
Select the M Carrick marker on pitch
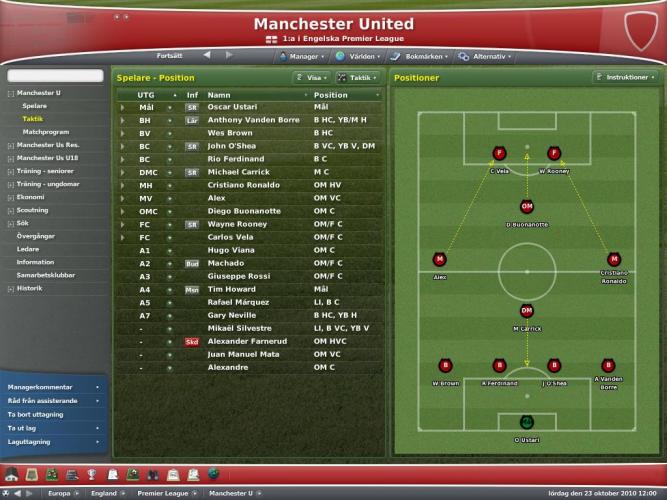[526, 312]
